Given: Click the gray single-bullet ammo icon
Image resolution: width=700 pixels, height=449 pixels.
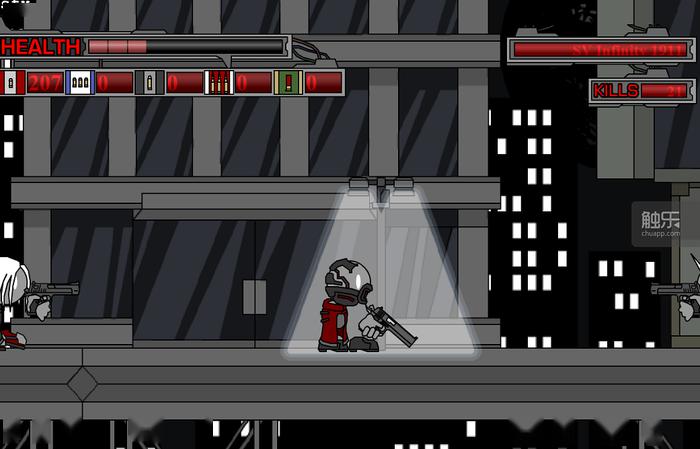Looking at the screenshot, I should pos(149,82).
